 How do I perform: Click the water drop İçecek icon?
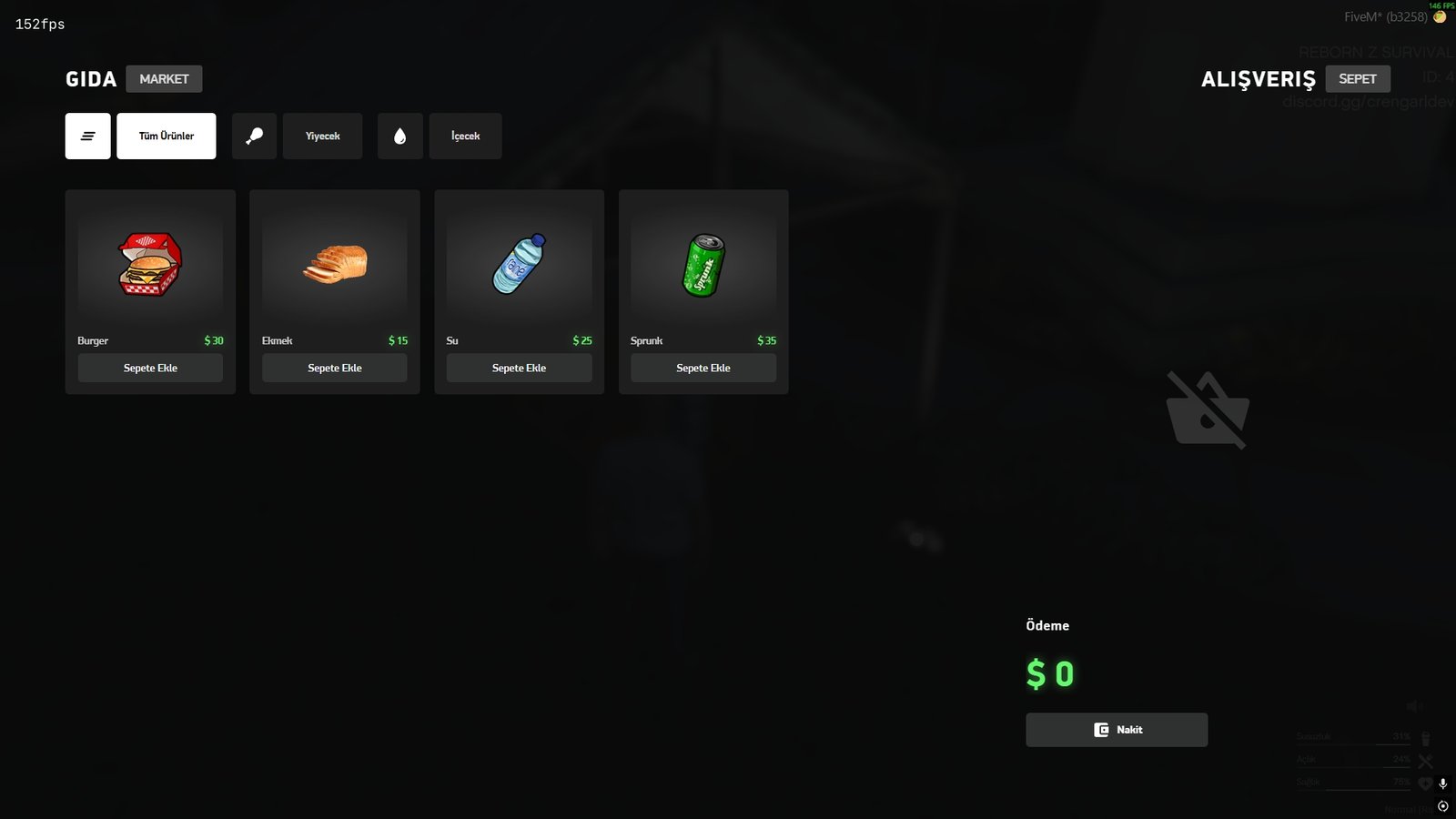(400, 135)
